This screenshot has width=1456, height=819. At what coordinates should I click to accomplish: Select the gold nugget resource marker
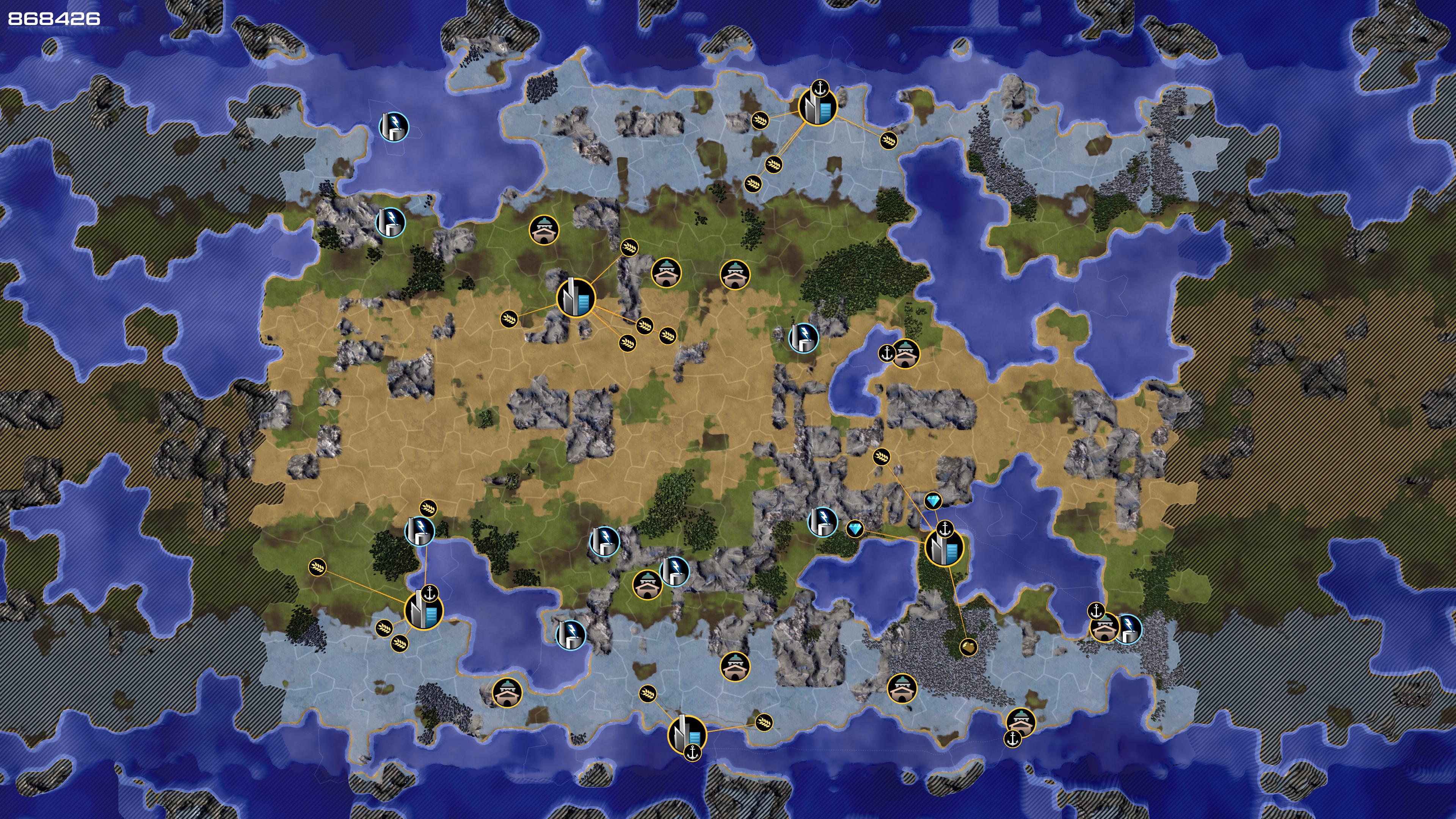tap(968, 646)
